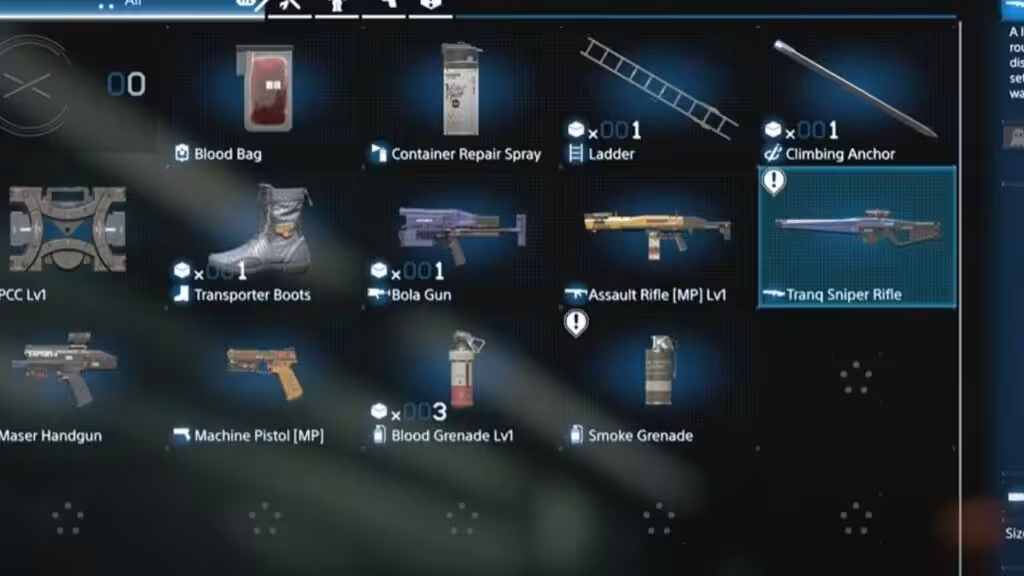This screenshot has width=1024, height=576.
Task: Select the Machine Pistol [MP]
Action: pyautogui.click(x=264, y=378)
